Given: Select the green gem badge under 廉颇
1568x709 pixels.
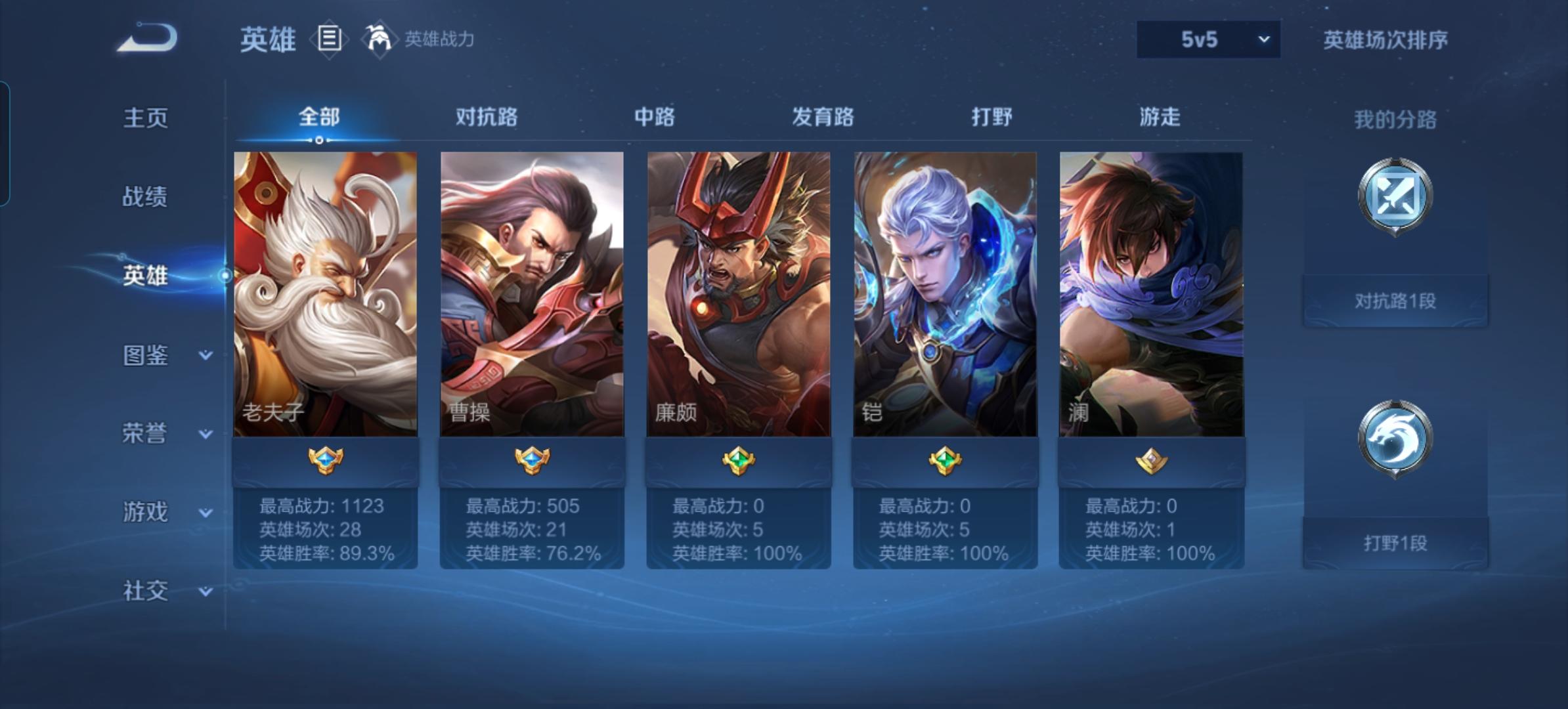Looking at the screenshot, I should point(739,462).
